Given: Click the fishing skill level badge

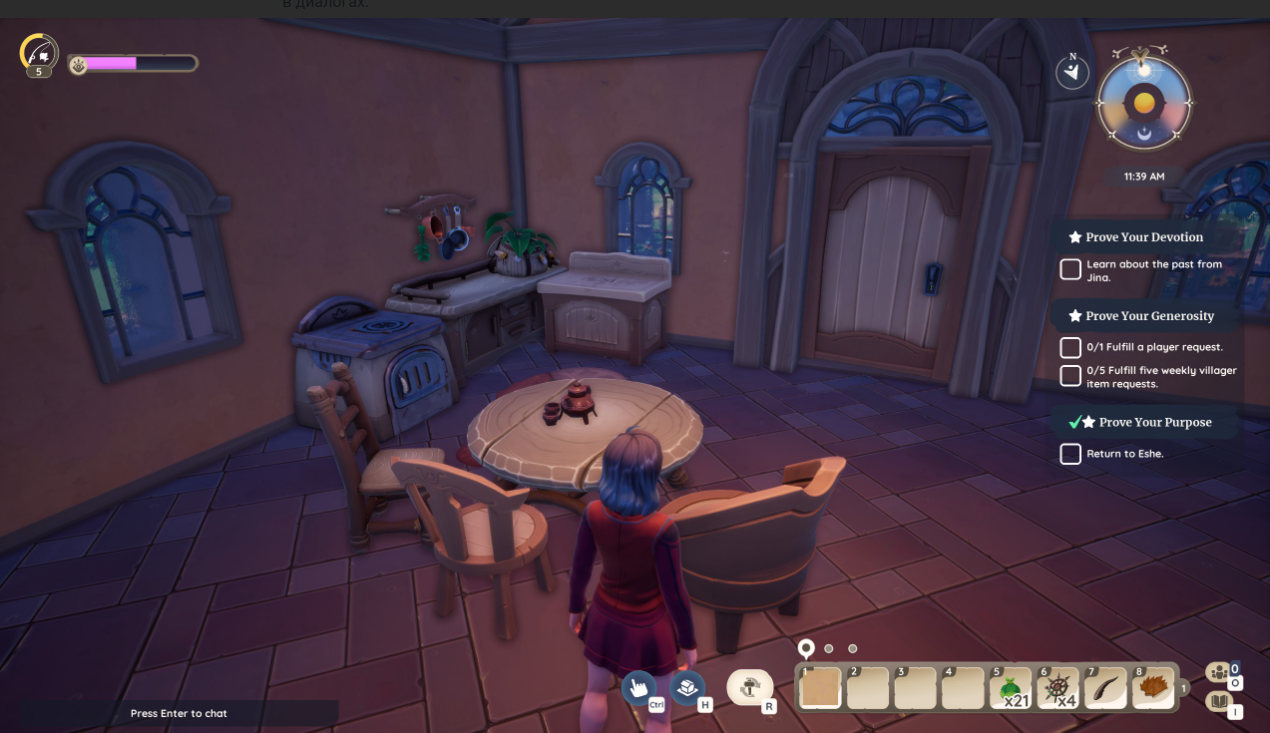Looking at the screenshot, I should coord(39,54).
